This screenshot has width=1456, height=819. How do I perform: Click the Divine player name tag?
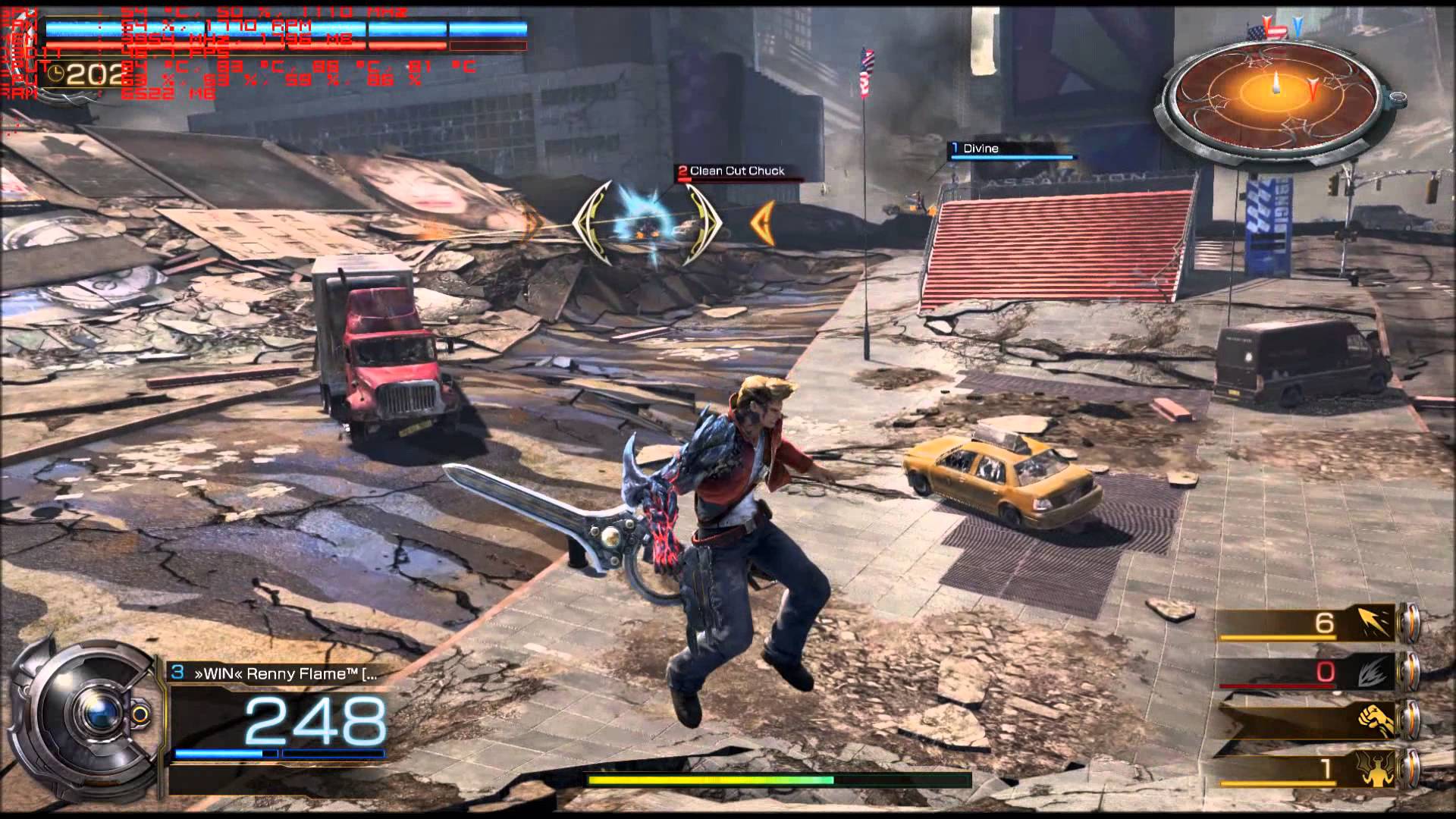(x=981, y=149)
